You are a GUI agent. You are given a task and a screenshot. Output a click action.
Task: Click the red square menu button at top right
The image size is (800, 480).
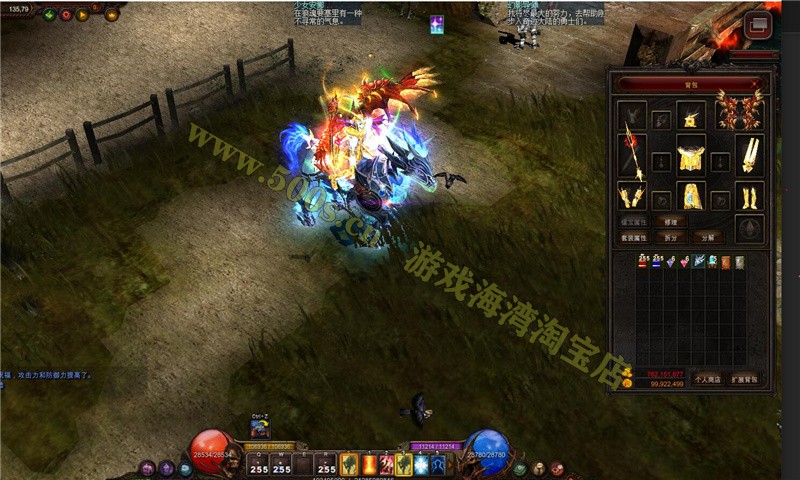[757, 24]
